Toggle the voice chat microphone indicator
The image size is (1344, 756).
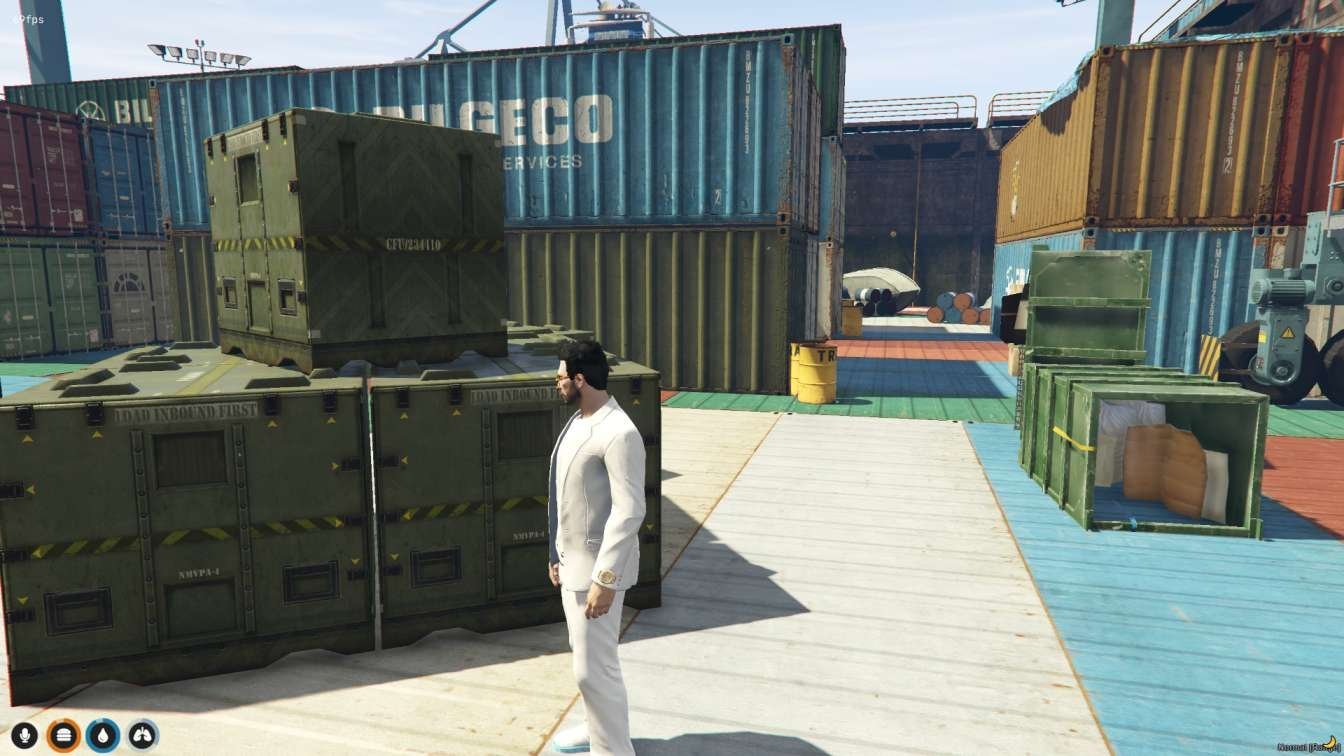24,734
